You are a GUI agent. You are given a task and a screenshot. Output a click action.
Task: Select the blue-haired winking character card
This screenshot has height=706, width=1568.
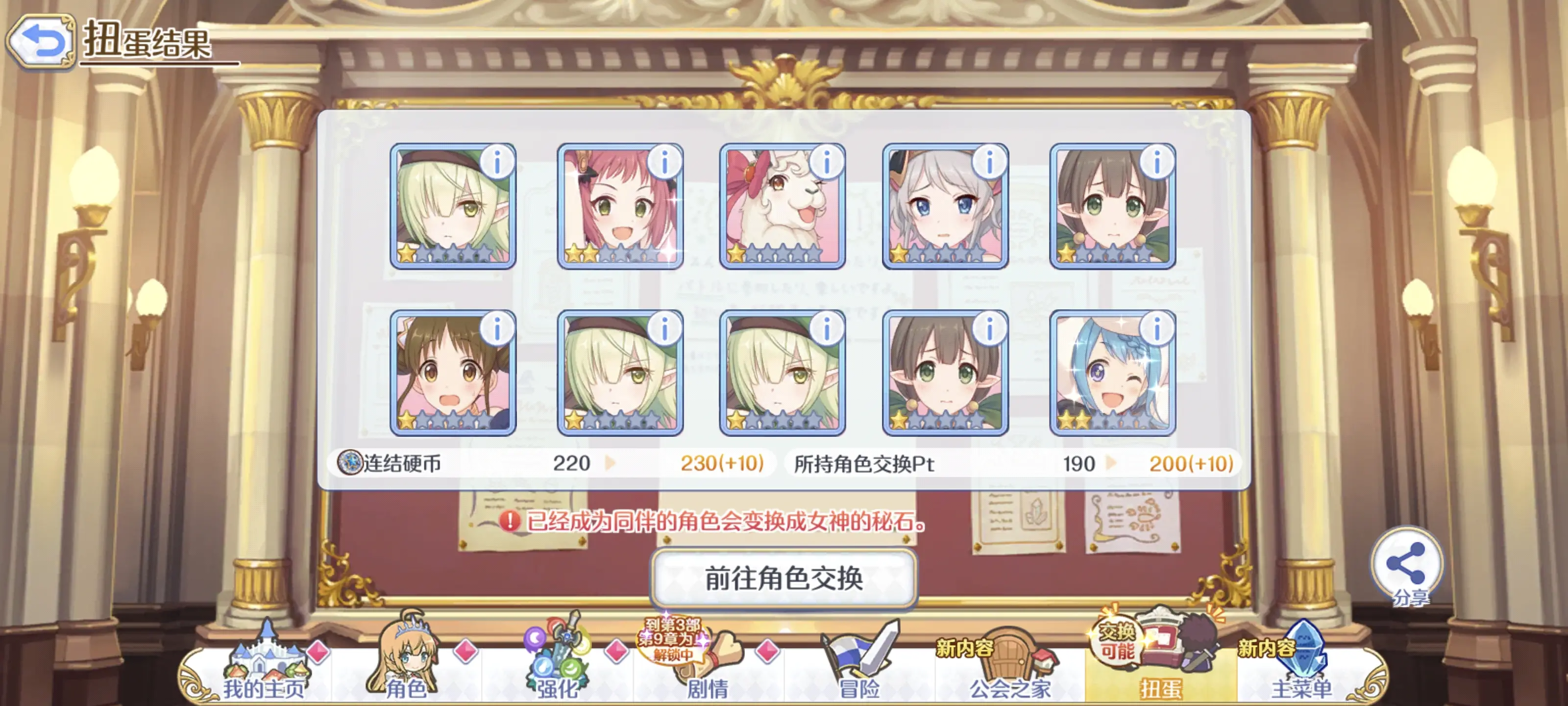pyautogui.click(x=1112, y=373)
